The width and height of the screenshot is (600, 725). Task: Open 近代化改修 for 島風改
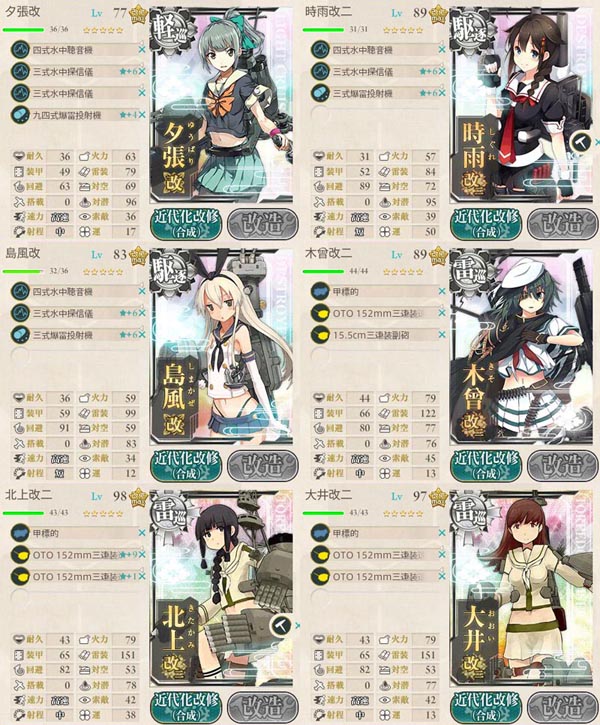tap(189, 465)
